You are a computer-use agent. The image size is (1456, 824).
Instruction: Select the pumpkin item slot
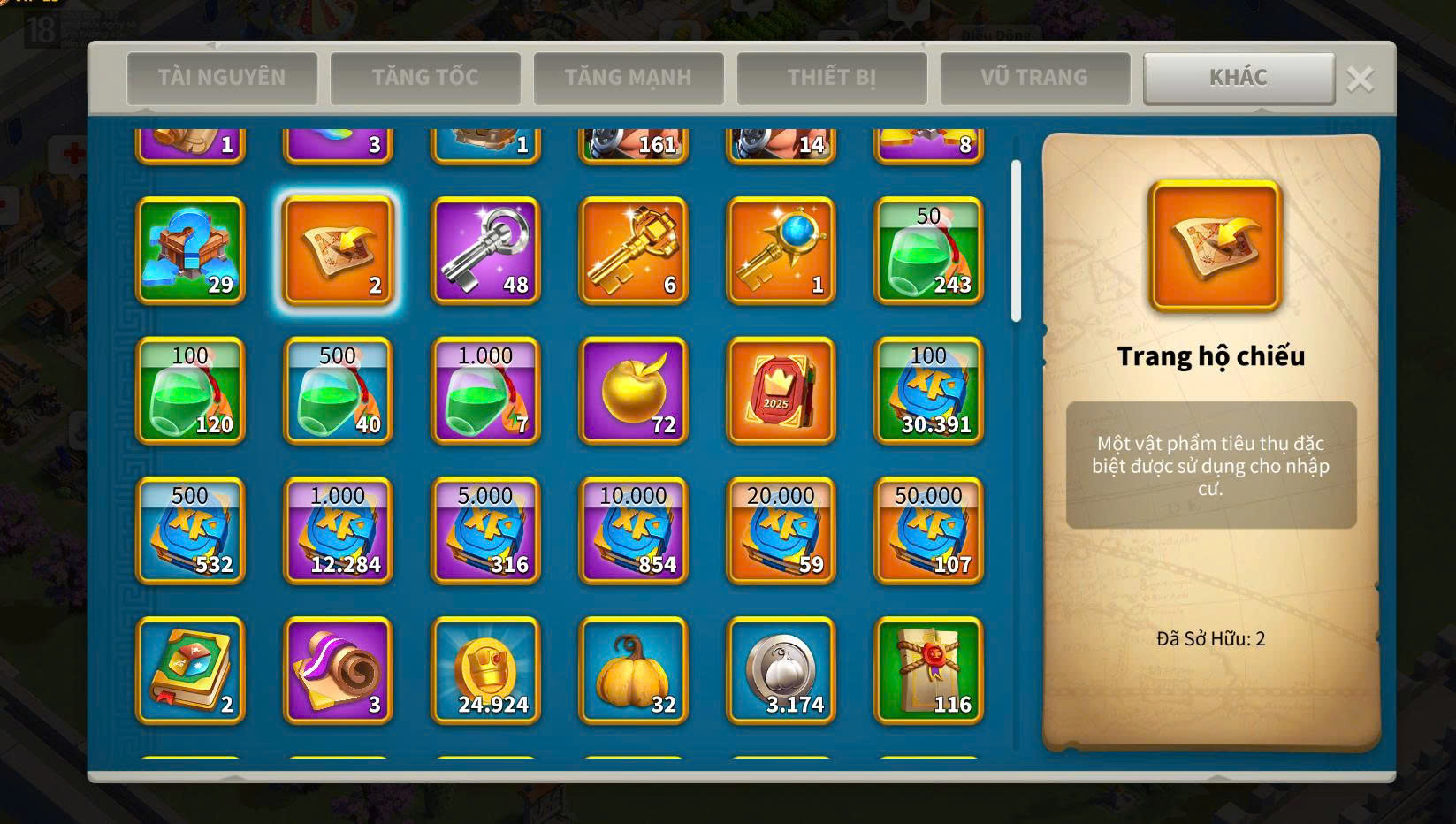click(633, 671)
